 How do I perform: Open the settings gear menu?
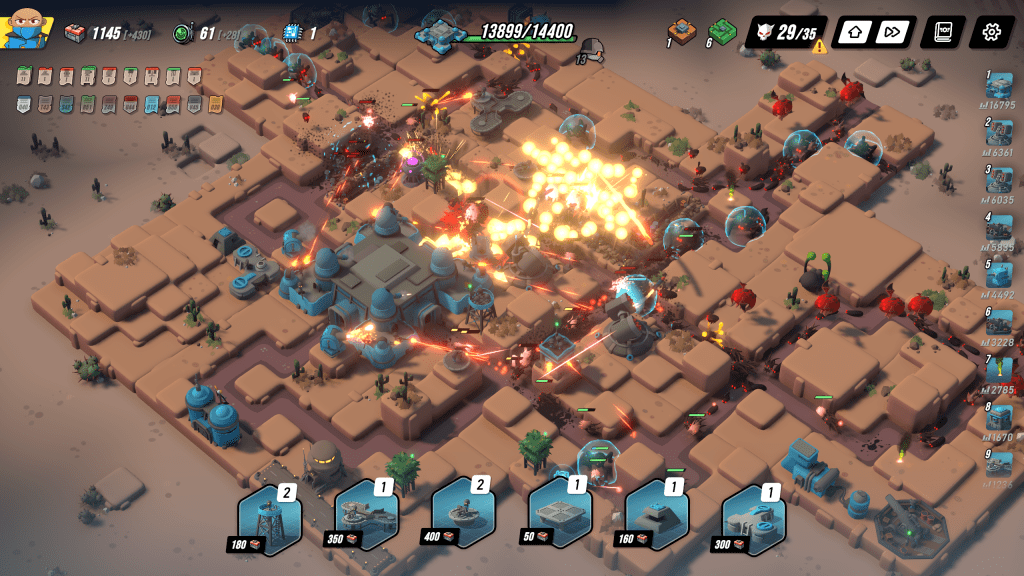991,32
